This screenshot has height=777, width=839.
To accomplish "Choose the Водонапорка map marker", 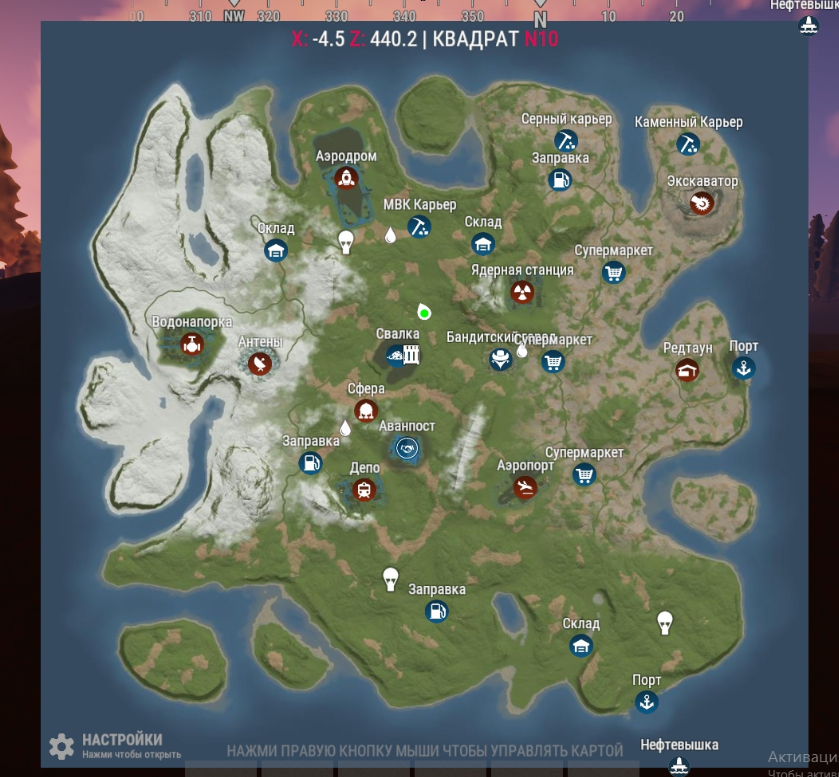I will [191, 345].
